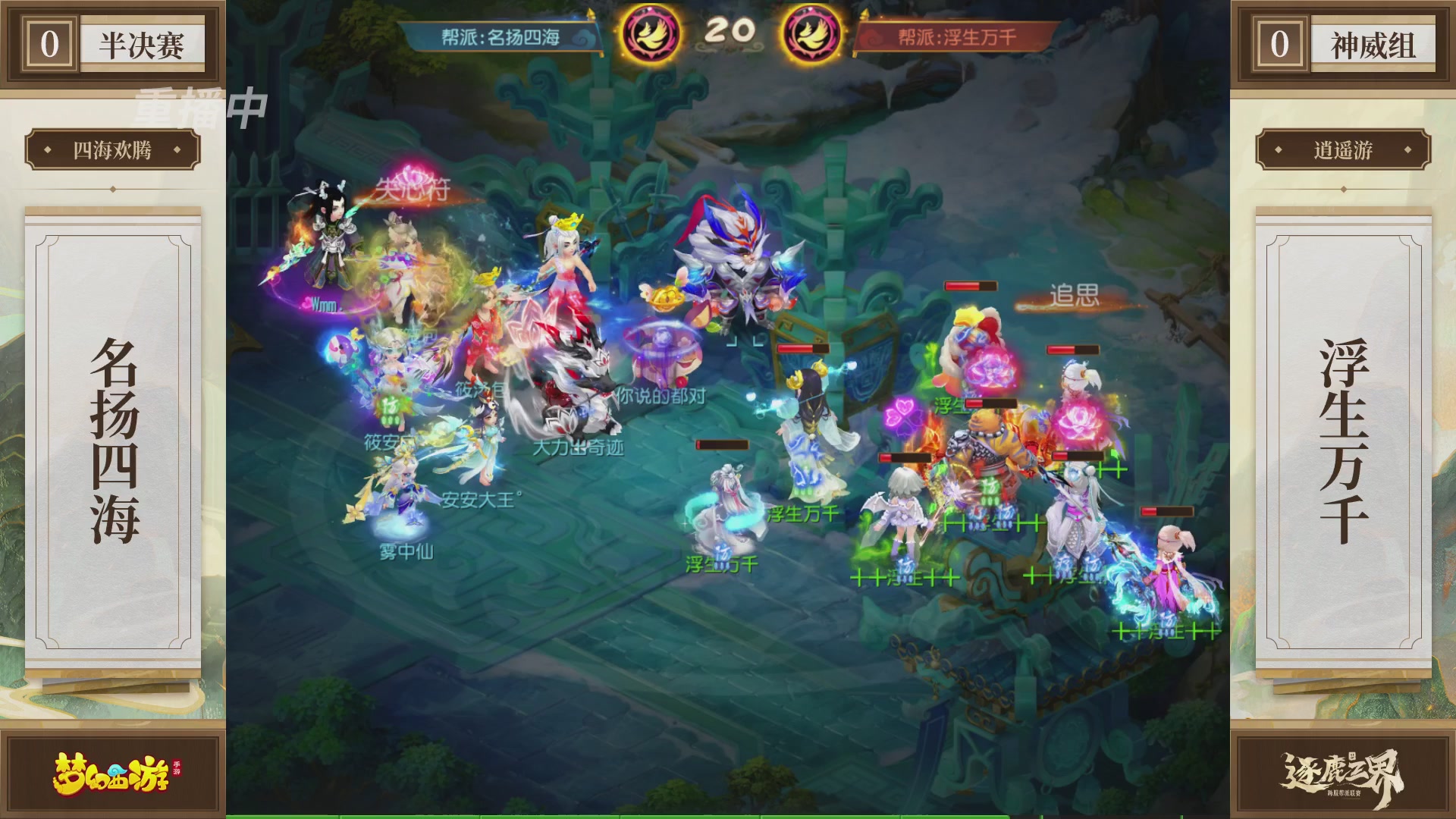The image size is (1456, 819).
Task: Click the left purple phoenix score emblem
Action: (x=652, y=30)
